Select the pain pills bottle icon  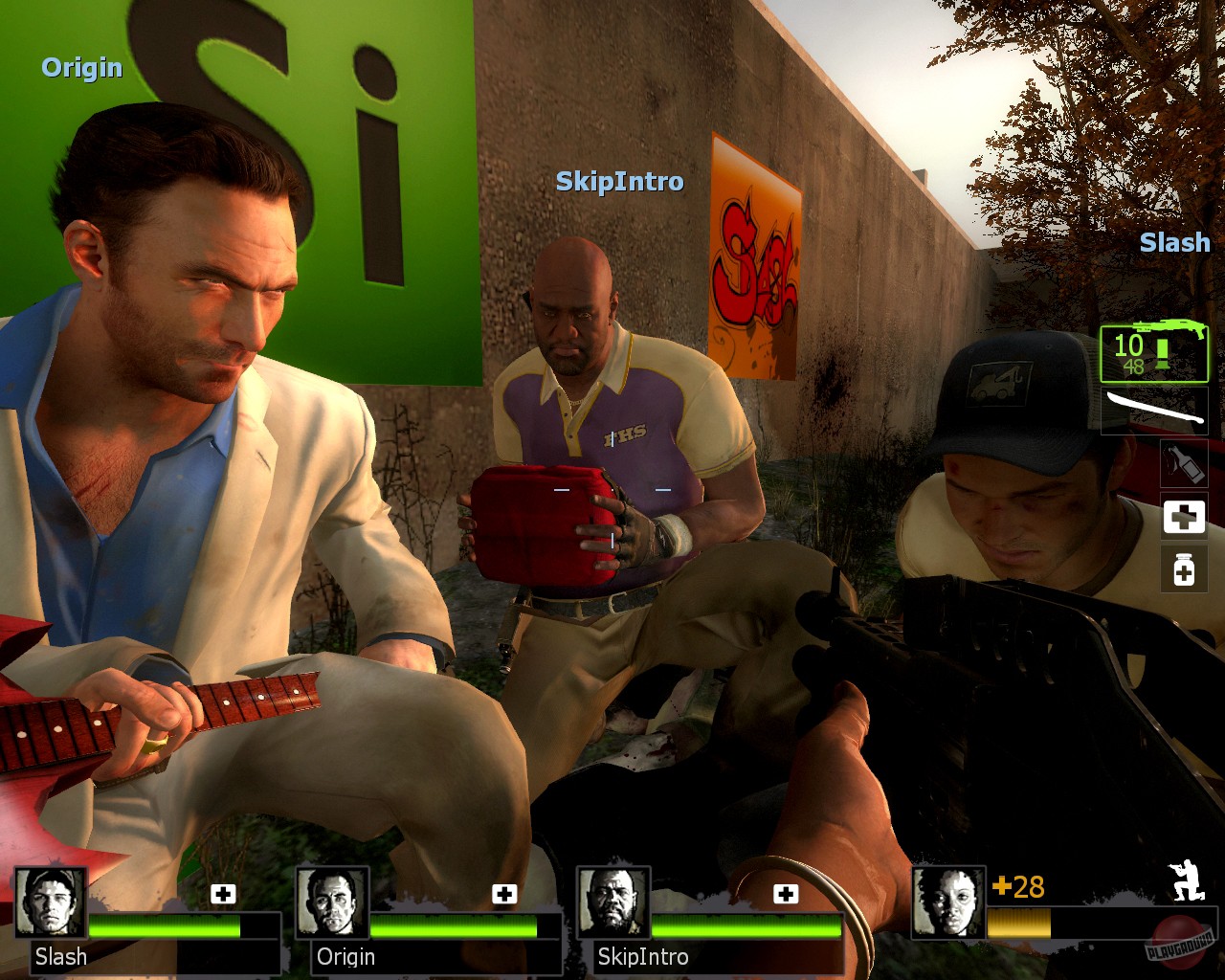click(x=1184, y=569)
